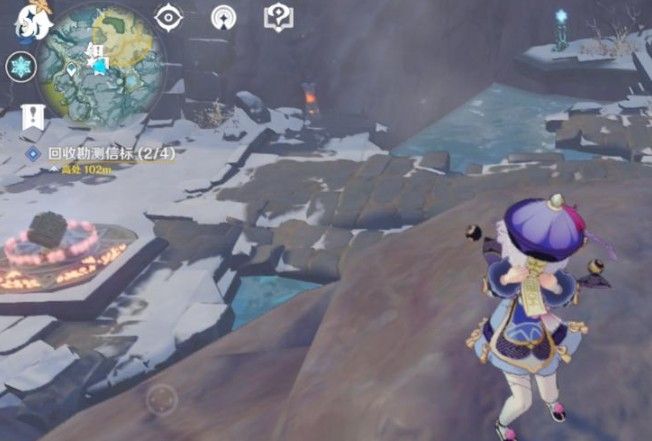The image size is (652, 441).
Task: Tap the snowflake icon beside the minimap
Action: 20,67
